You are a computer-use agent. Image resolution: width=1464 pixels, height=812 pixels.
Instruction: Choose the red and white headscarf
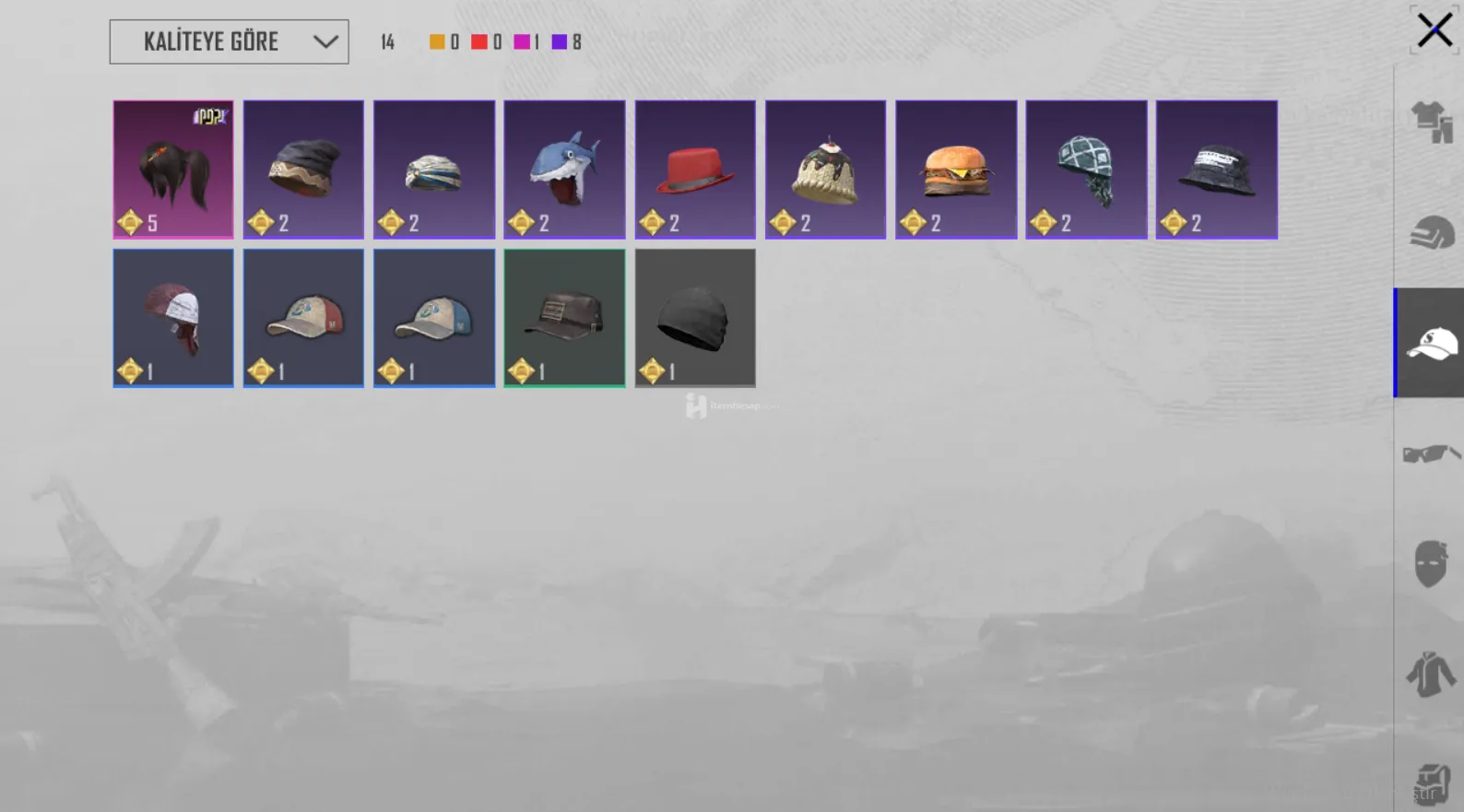click(x=173, y=318)
